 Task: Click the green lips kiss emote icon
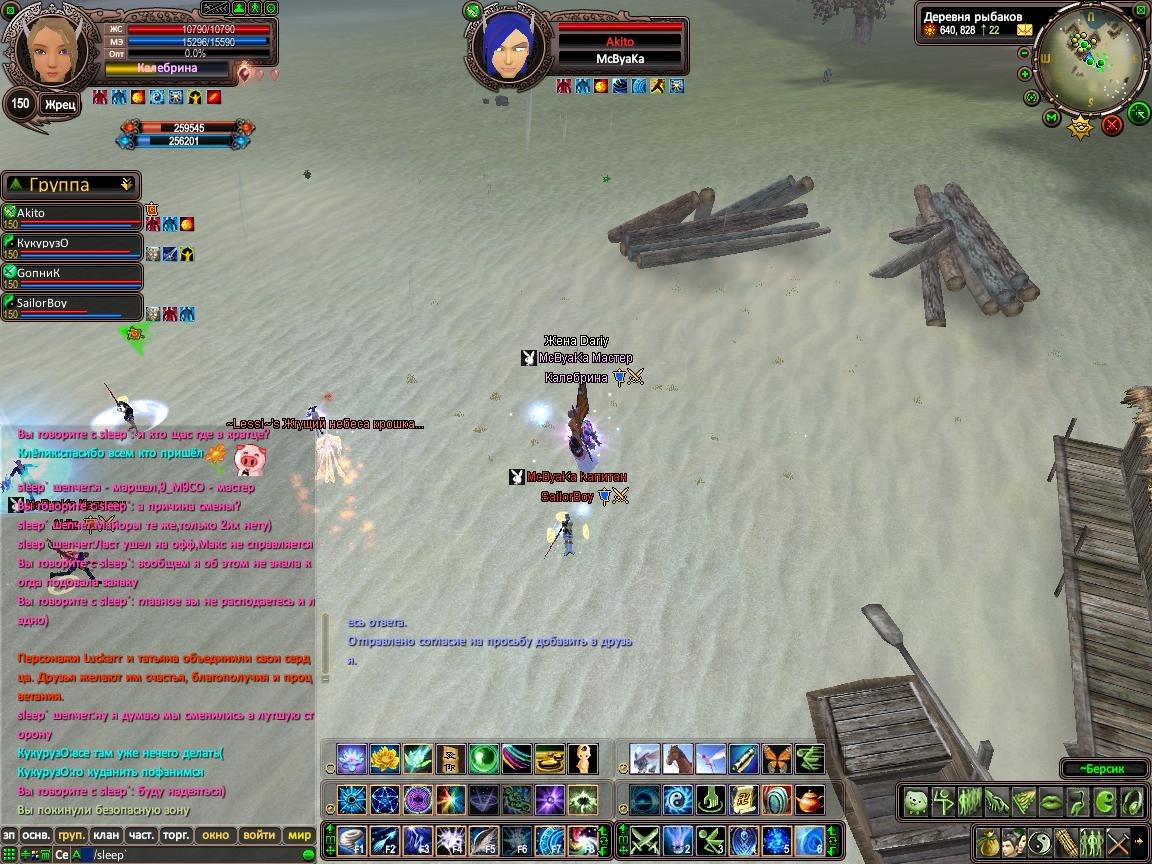click(1050, 802)
